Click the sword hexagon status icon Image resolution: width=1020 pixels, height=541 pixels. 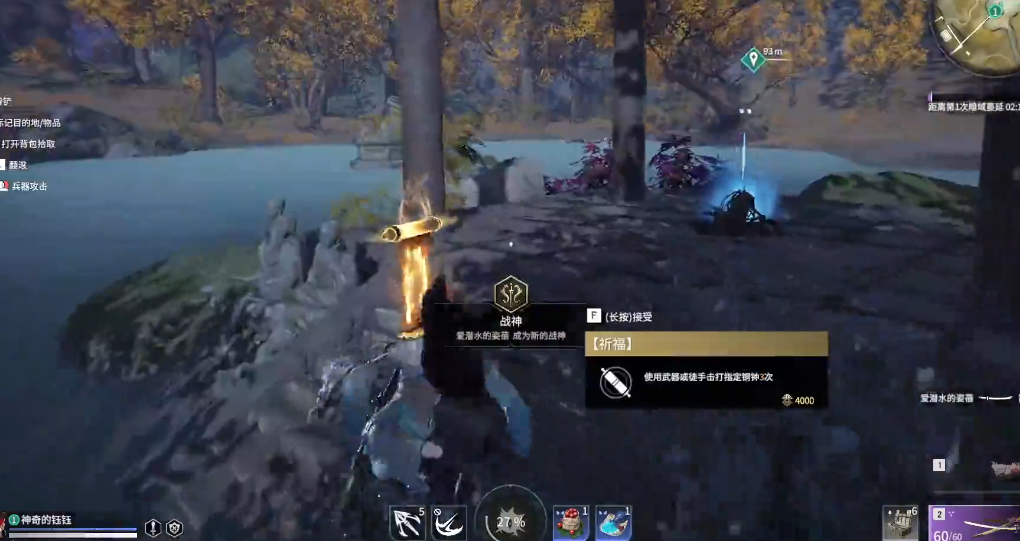click(x=153, y=527)
